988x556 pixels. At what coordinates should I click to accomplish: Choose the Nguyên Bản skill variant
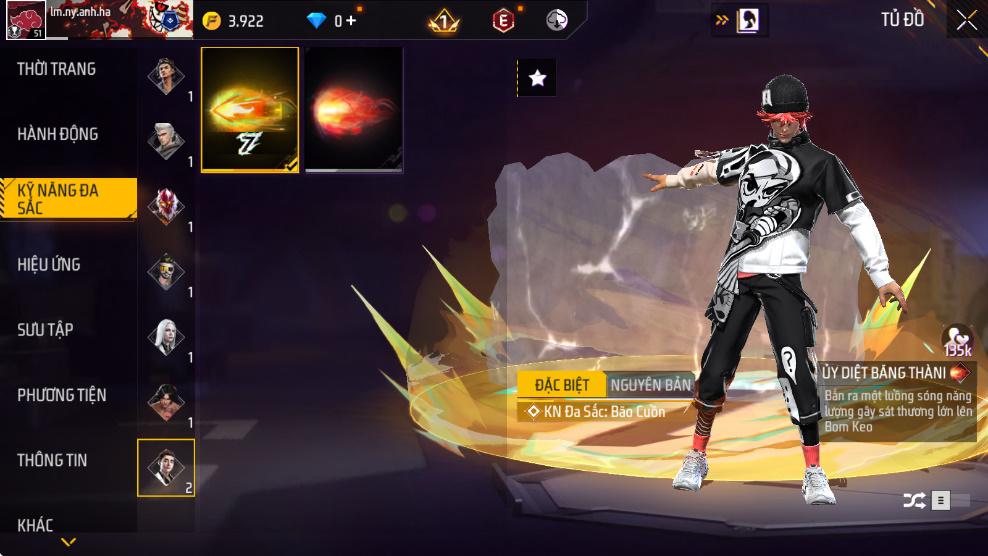point(650,385)
